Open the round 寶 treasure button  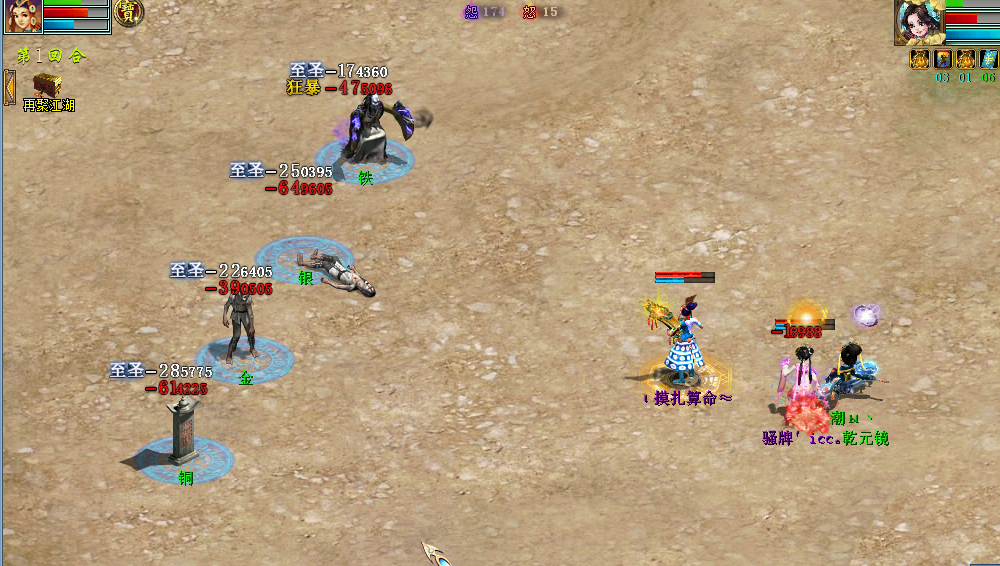point(128,13)
